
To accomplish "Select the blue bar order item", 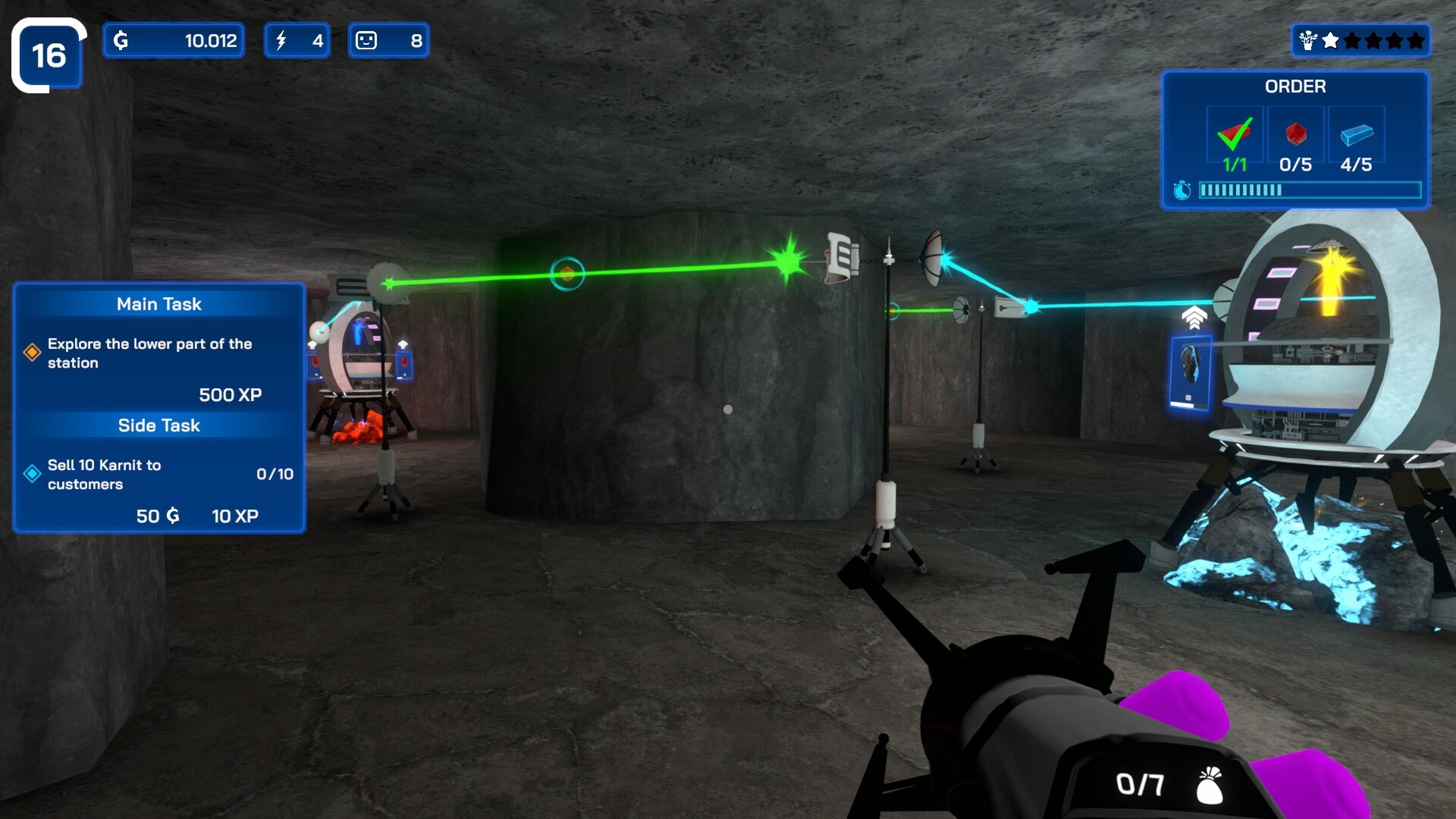I will 1356,135.
